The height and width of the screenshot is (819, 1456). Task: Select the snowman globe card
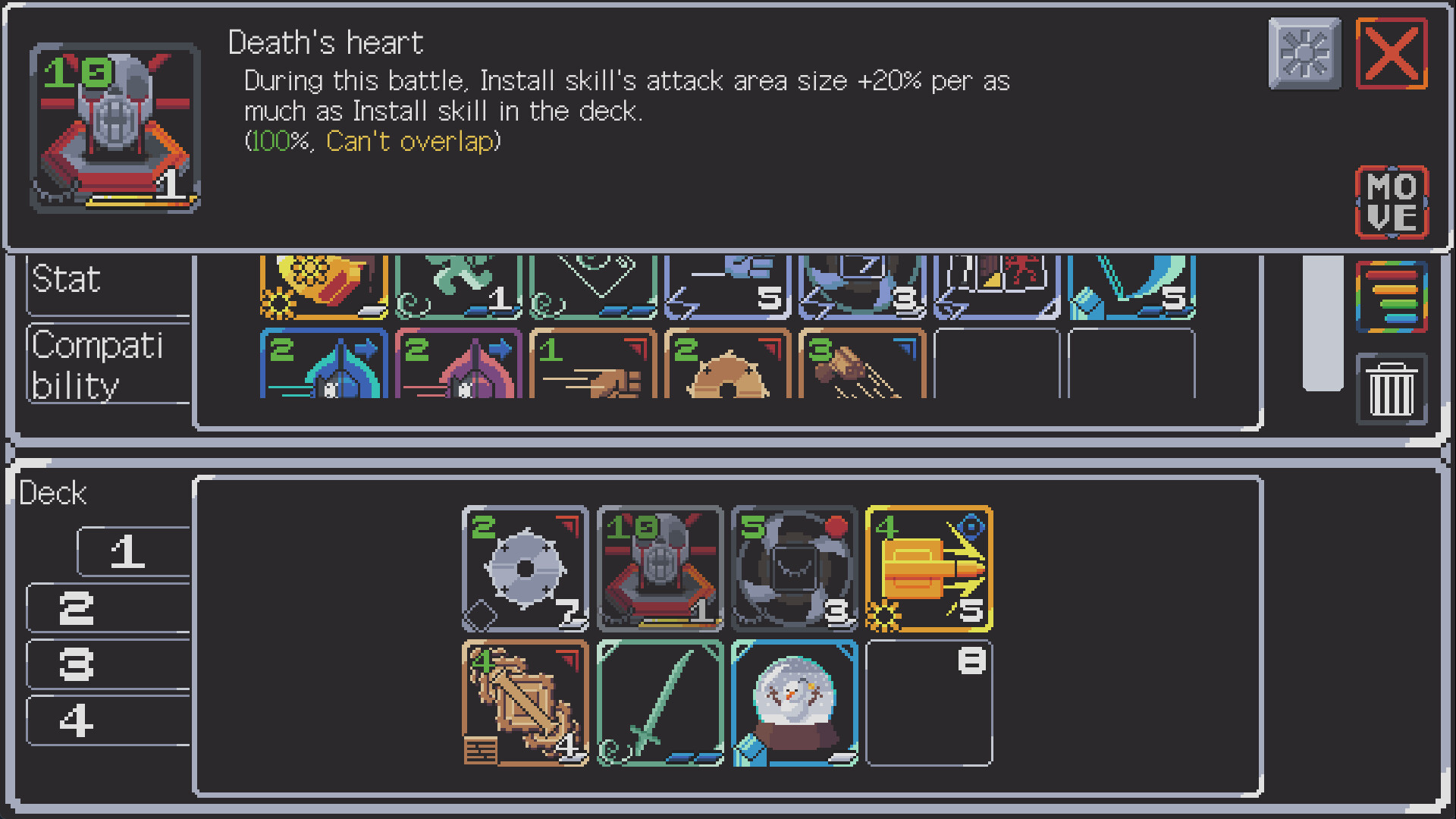point(793,703)
